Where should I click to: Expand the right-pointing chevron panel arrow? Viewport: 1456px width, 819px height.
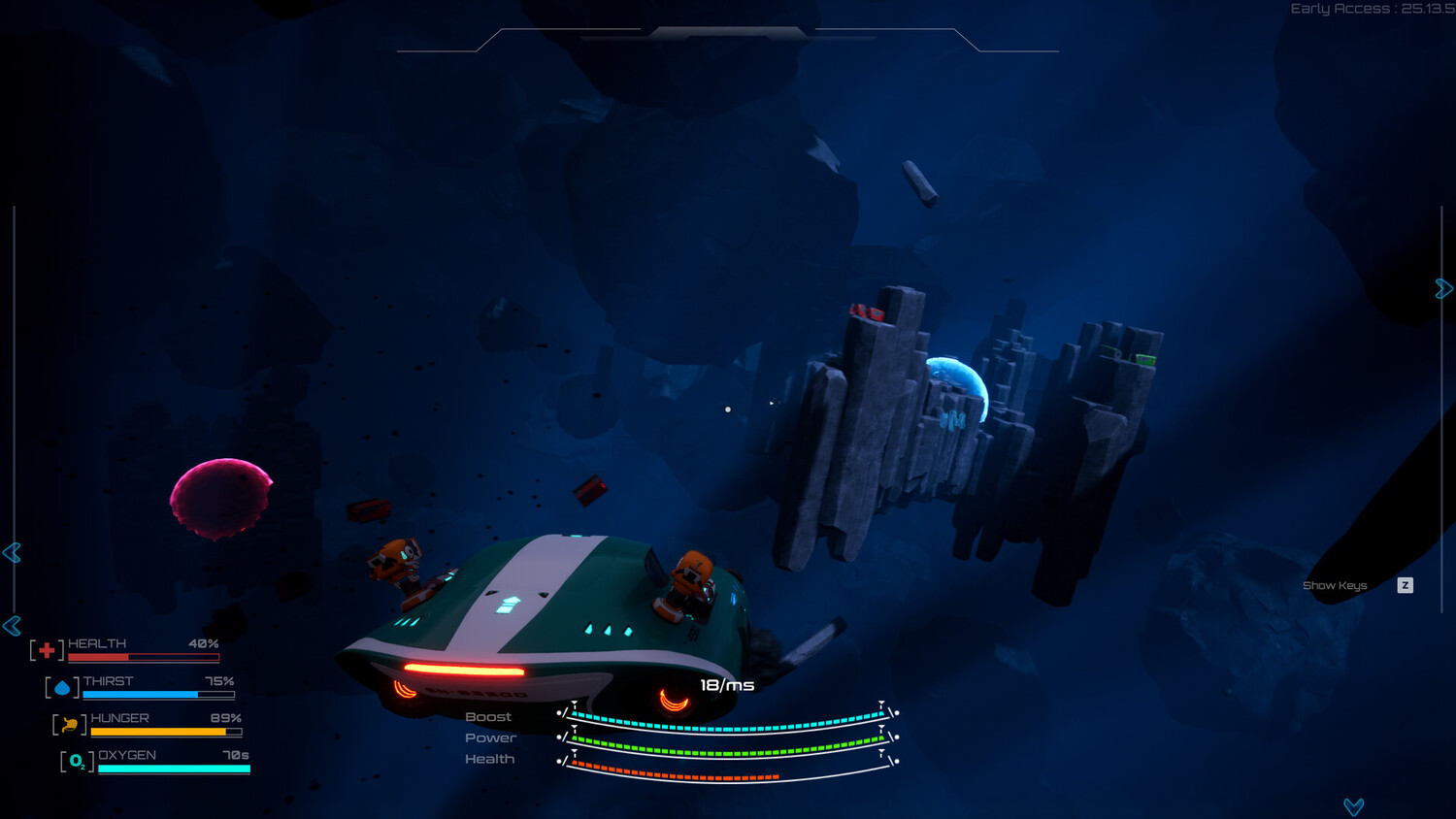point(1443,288)
